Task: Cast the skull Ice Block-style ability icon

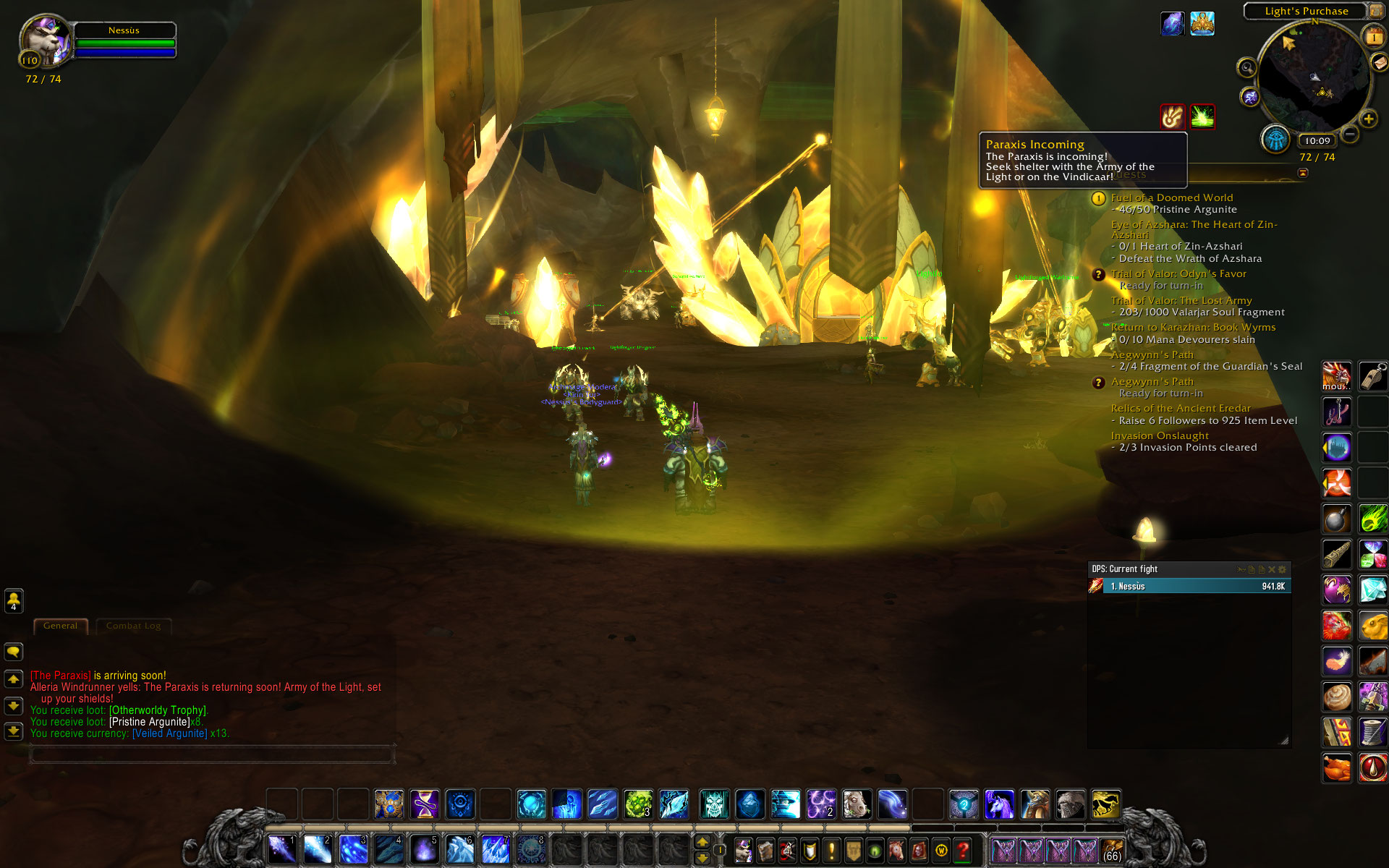Action: point(714,804)
